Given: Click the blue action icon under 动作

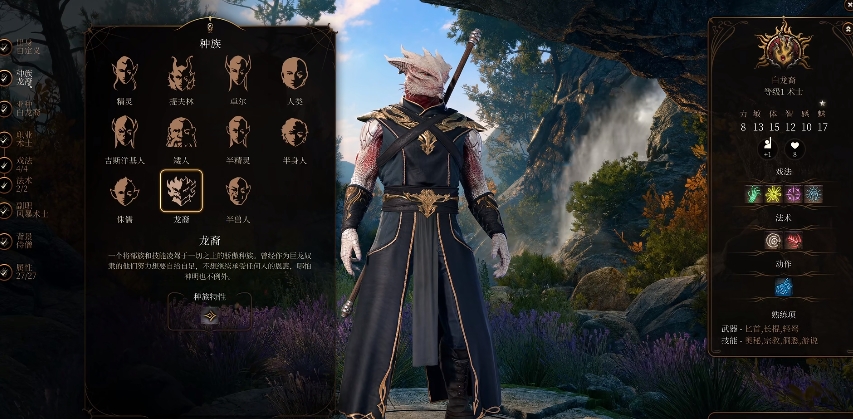Looking at the screenshot, I should (x=783, y=287).
